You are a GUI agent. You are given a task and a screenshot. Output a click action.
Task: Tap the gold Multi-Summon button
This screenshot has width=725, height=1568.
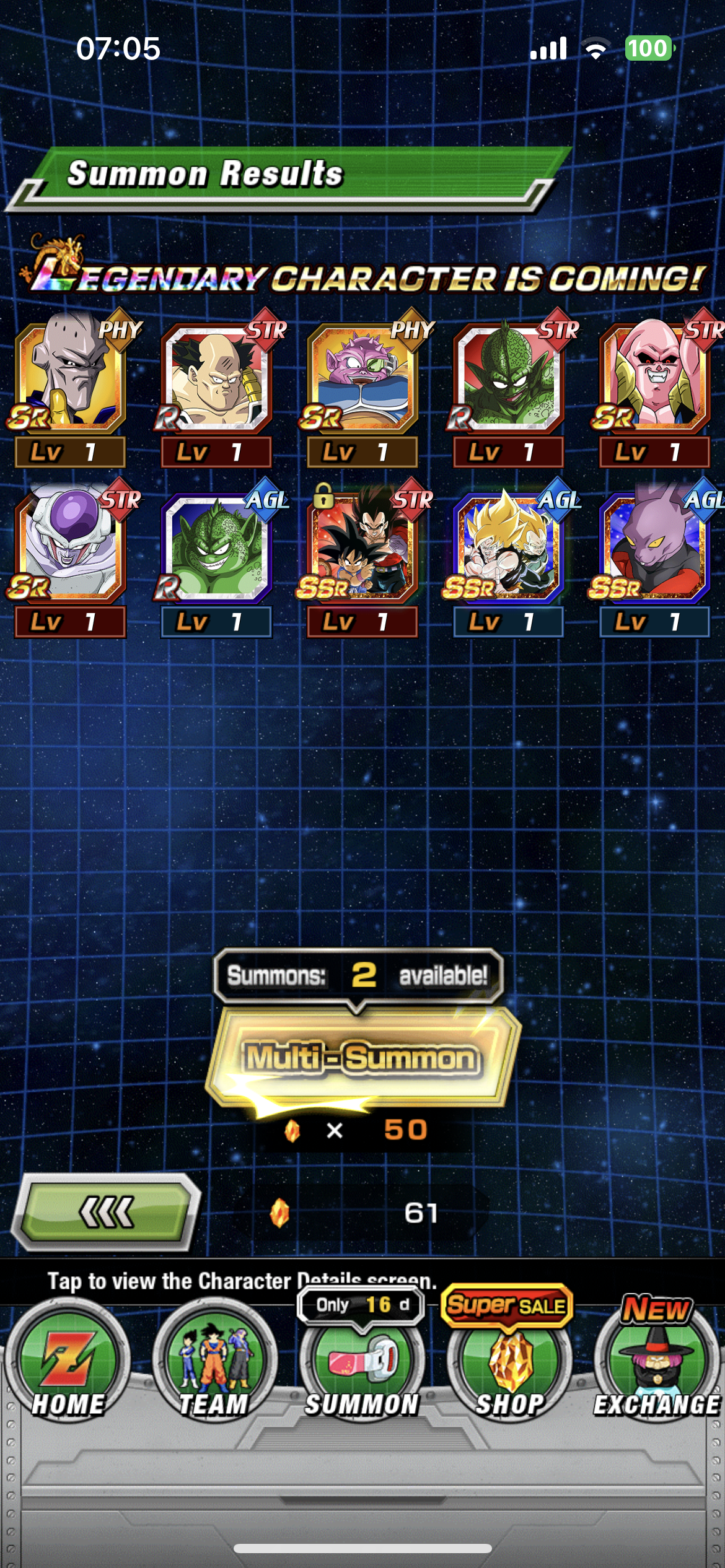click(x=362, y=1058)
